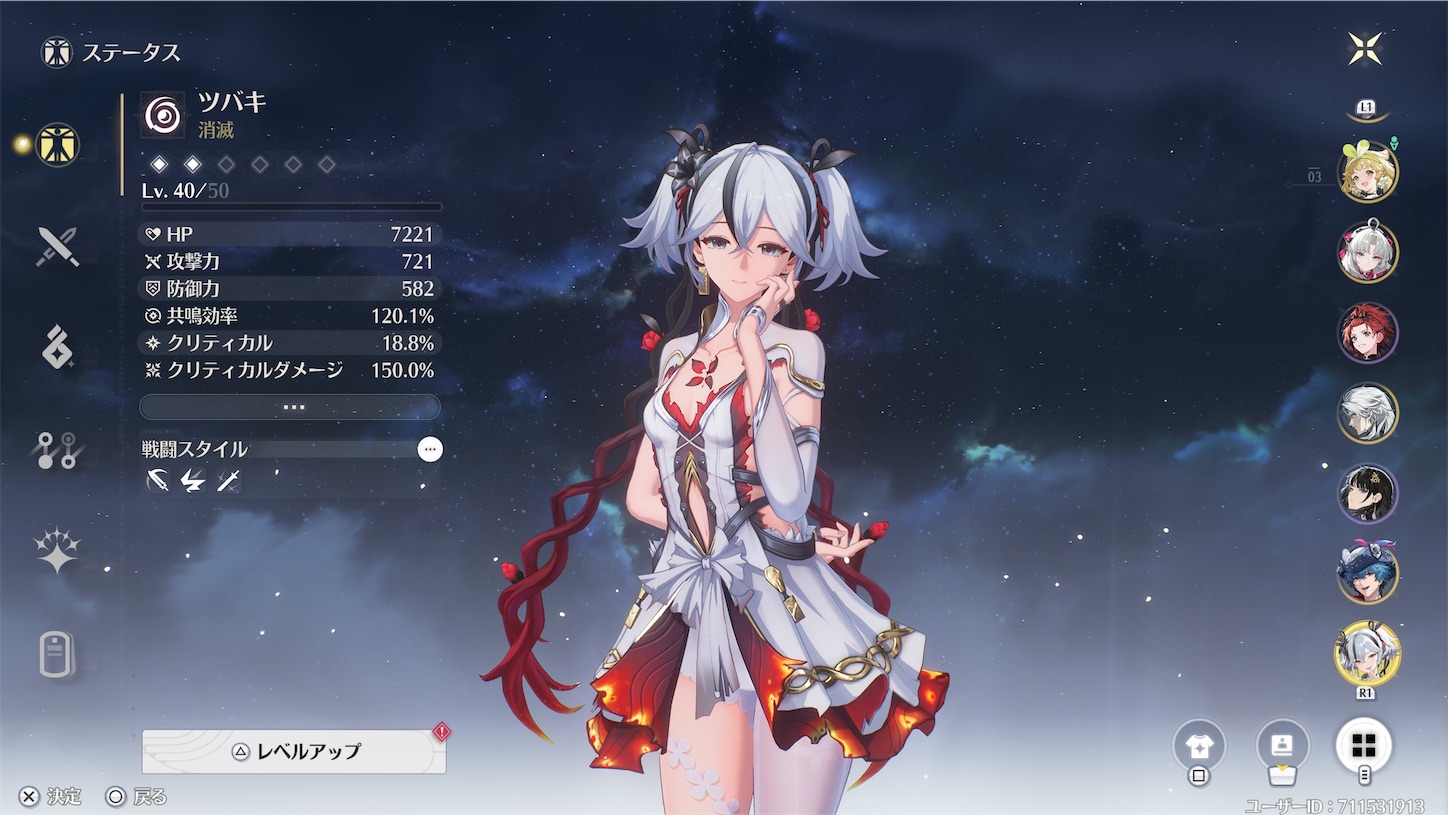The height and width of the screenshot is (815, 1448).
Task: Select the ascension sparkle icon in the sidebar
Action: 55,547
